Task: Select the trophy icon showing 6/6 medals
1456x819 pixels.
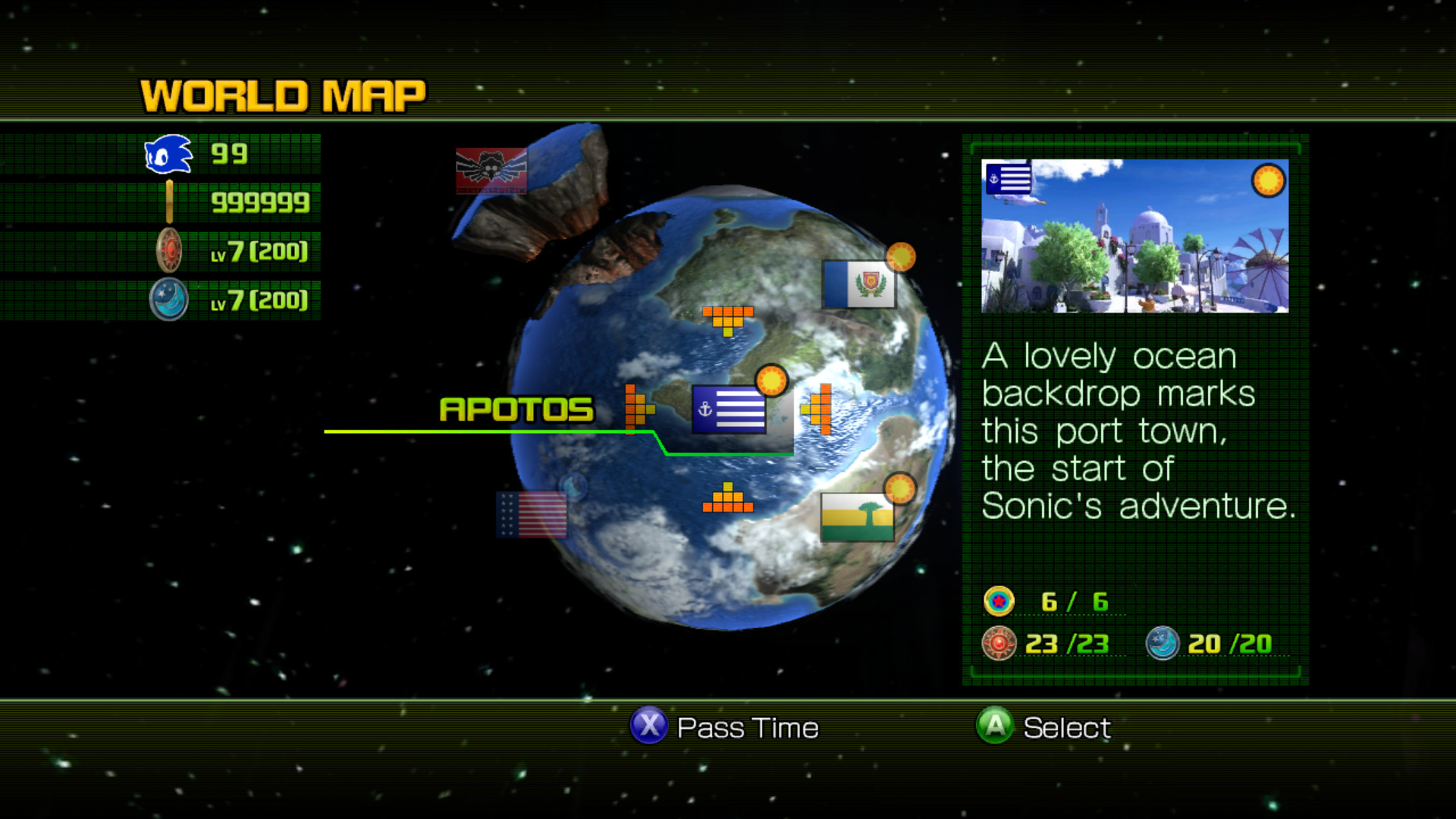Action: [1000, 602]
